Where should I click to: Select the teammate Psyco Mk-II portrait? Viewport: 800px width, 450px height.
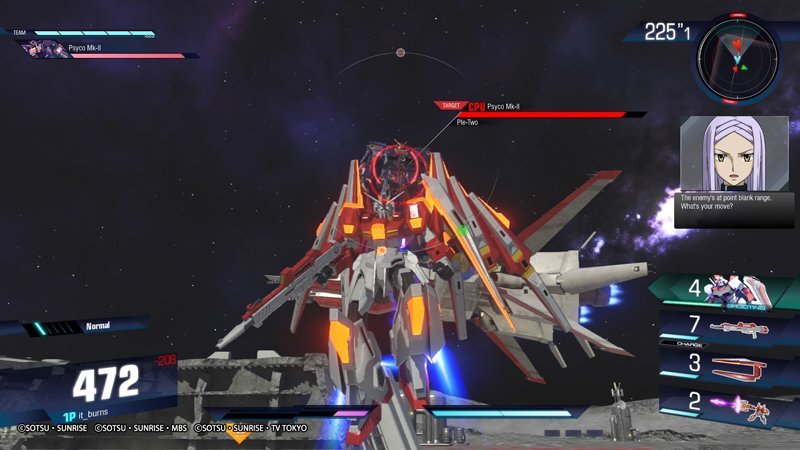(x=46, y=49)
